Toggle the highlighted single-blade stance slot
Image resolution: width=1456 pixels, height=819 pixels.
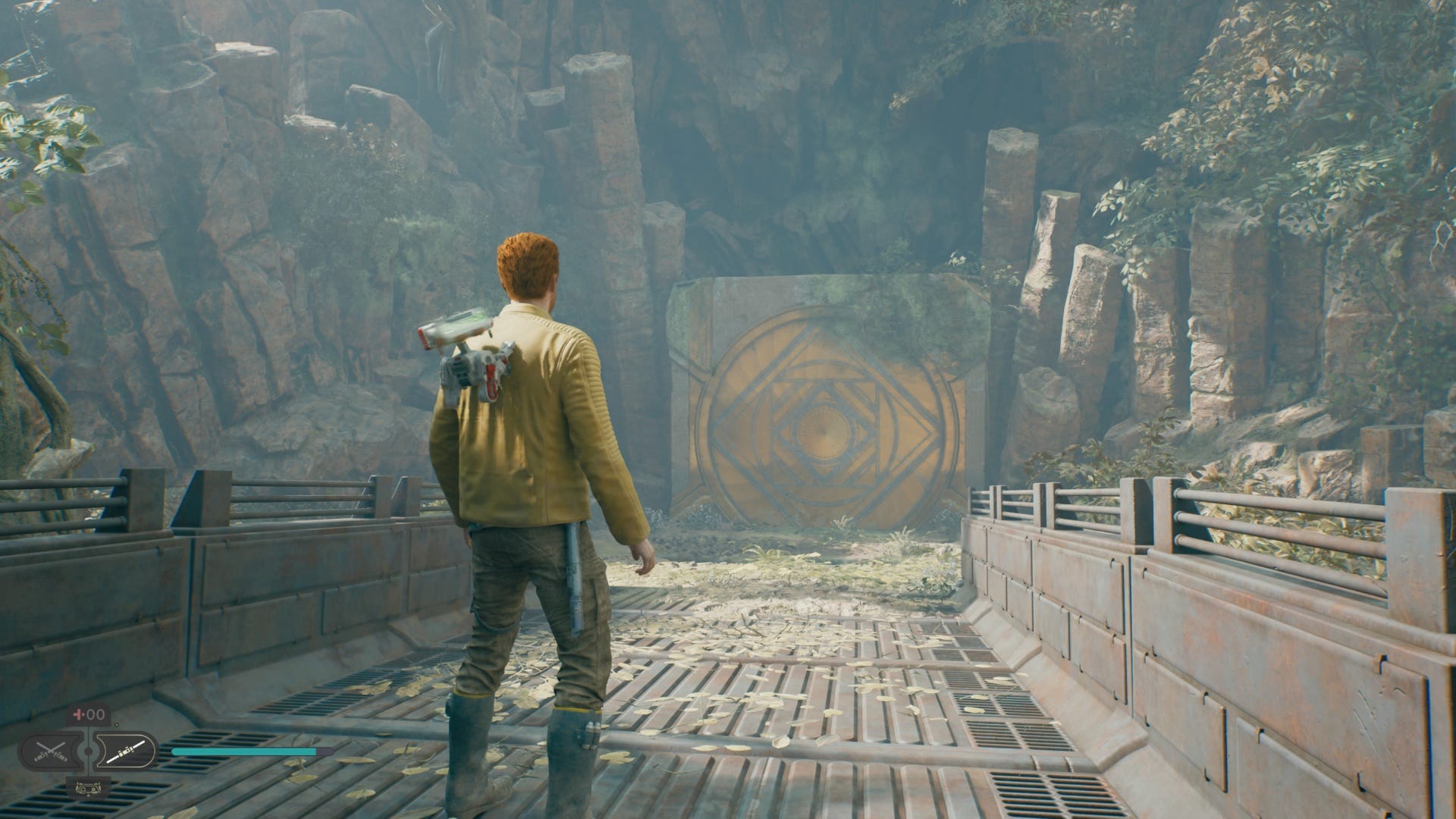click(x=127, y=752)
